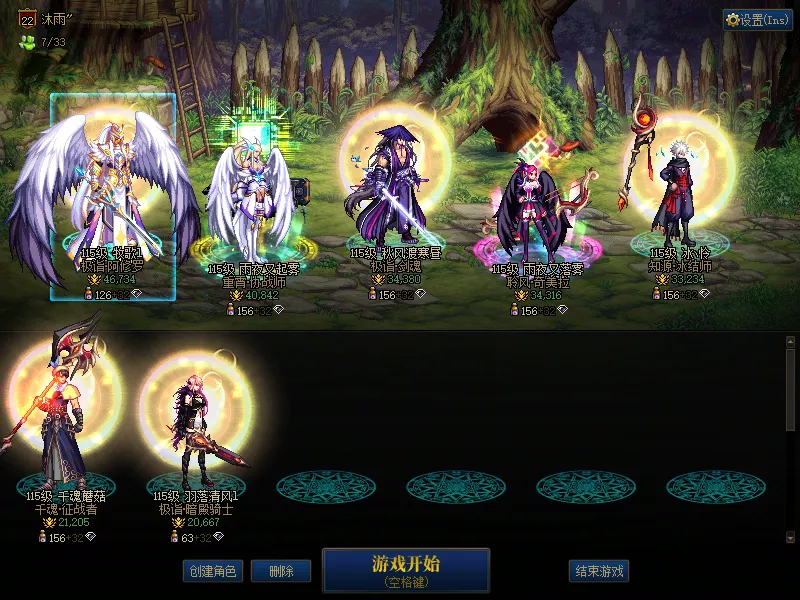The image size is (800, 600).
Task: Start the game with 游戏开始
Action: coord(405,570)
